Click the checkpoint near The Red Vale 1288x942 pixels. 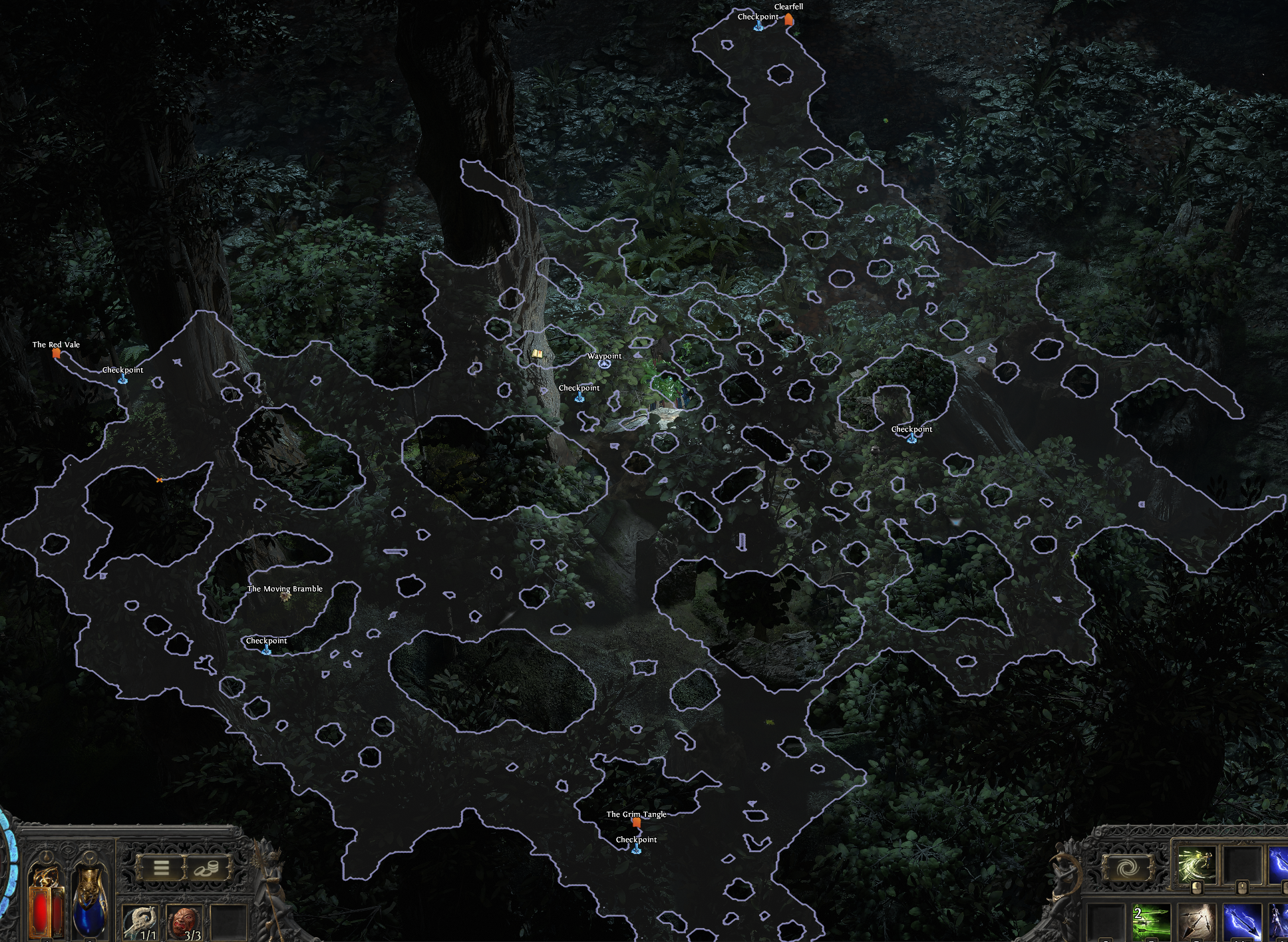click(123, 379)
